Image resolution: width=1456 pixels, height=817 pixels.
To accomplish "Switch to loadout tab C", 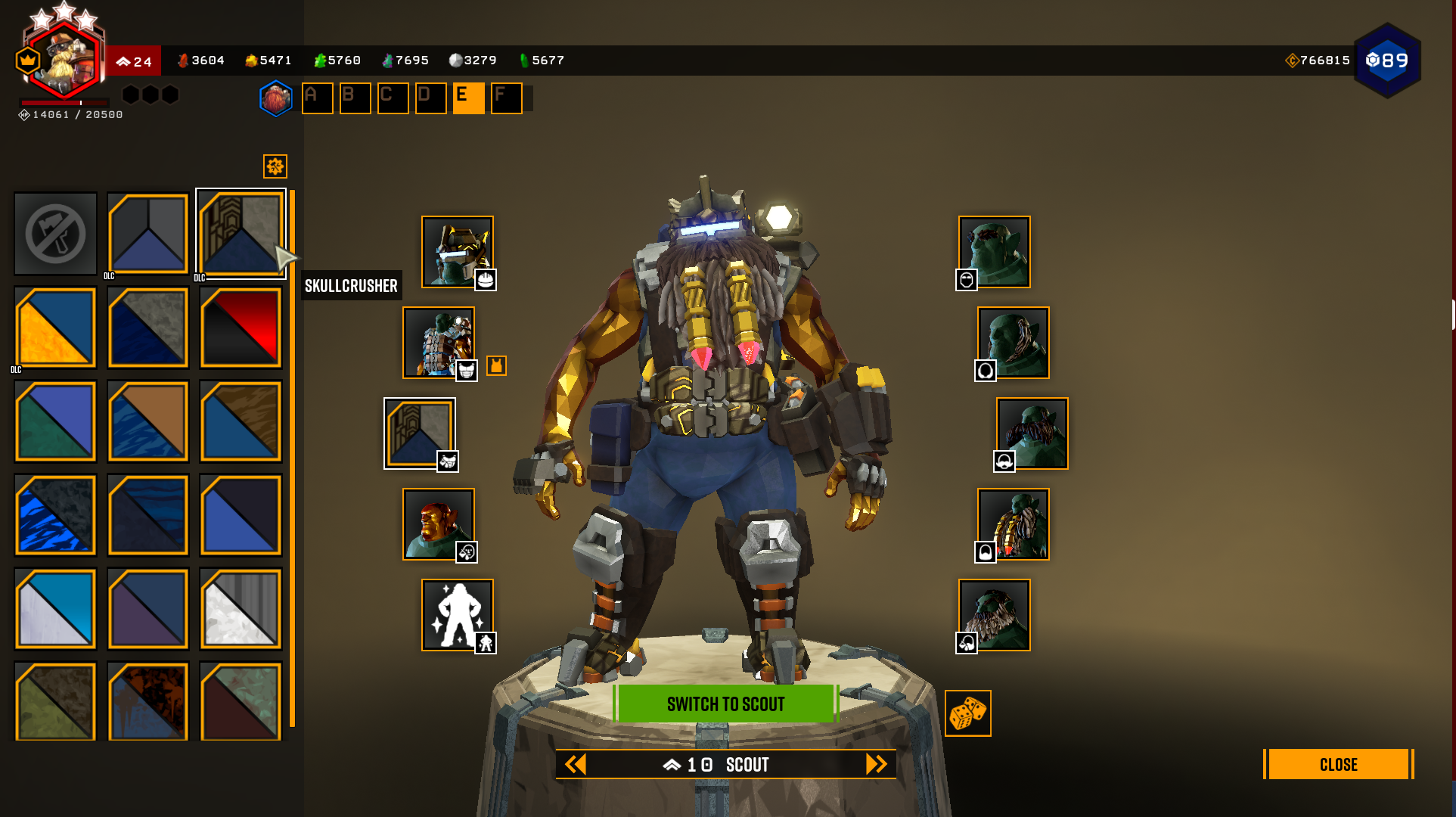I will (x=393, y=98).
